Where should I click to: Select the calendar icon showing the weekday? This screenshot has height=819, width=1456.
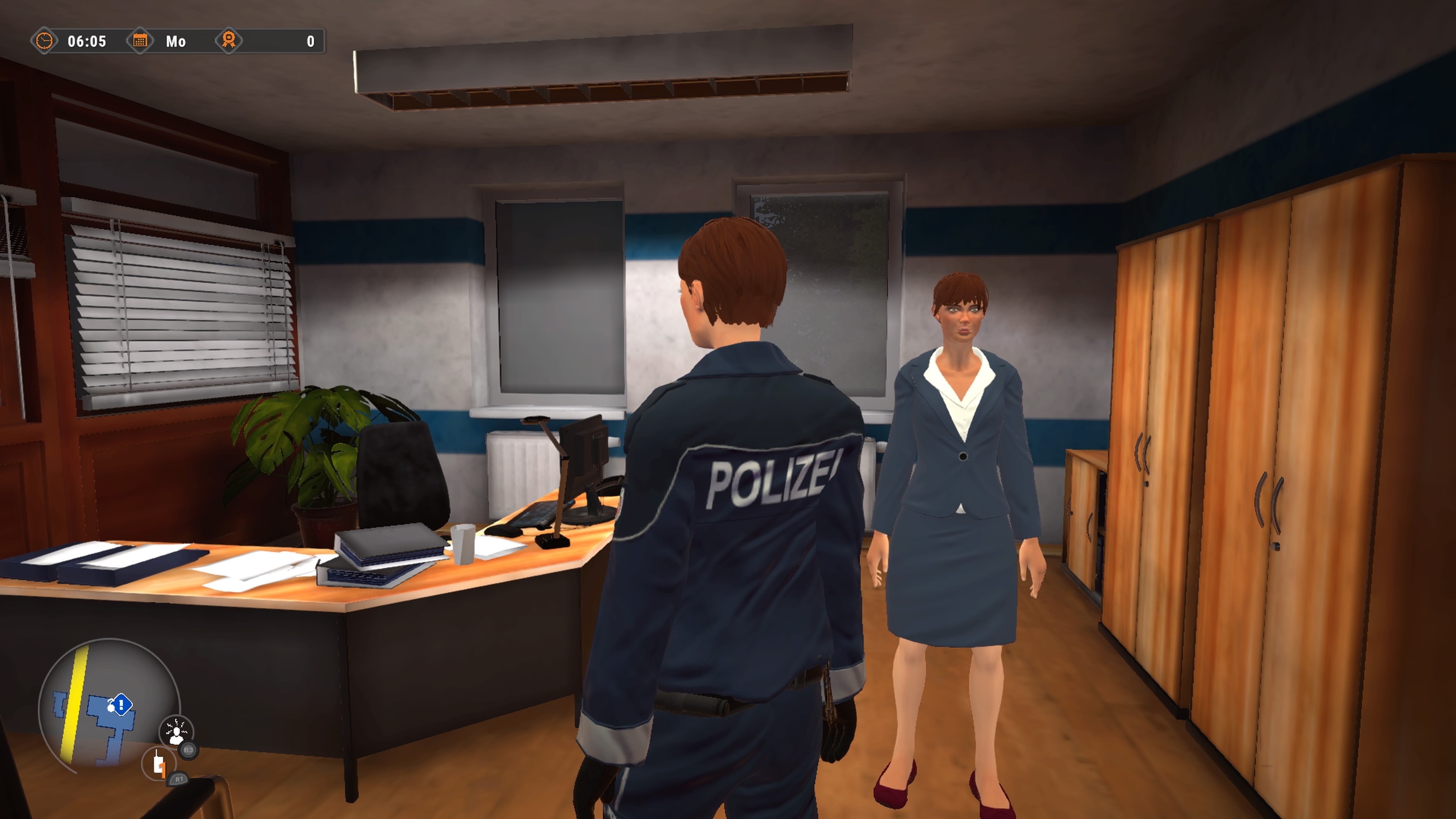pos(141,41)
